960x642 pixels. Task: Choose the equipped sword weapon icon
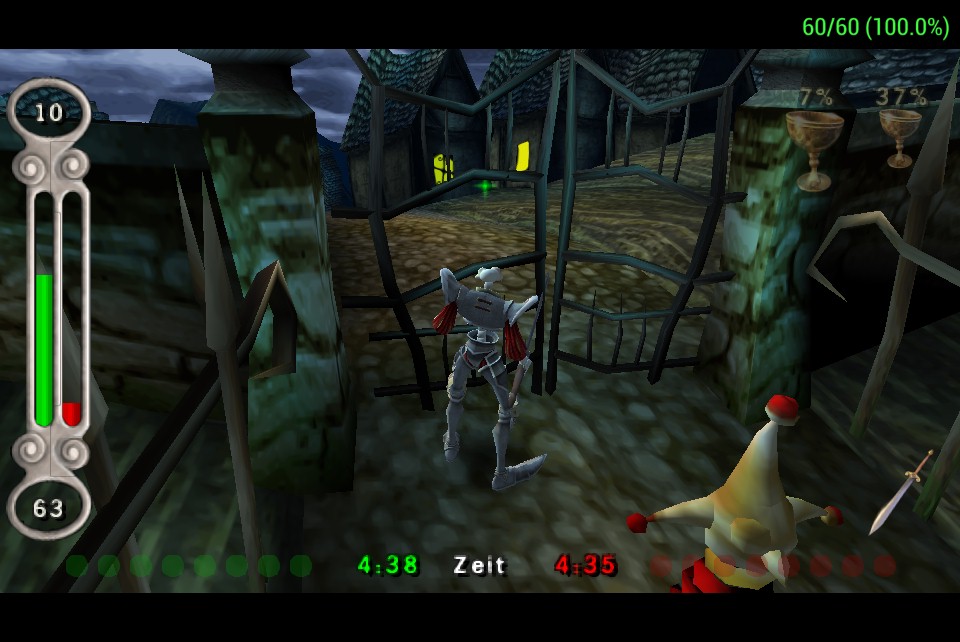pyautogui.click(x=901, y=491)
